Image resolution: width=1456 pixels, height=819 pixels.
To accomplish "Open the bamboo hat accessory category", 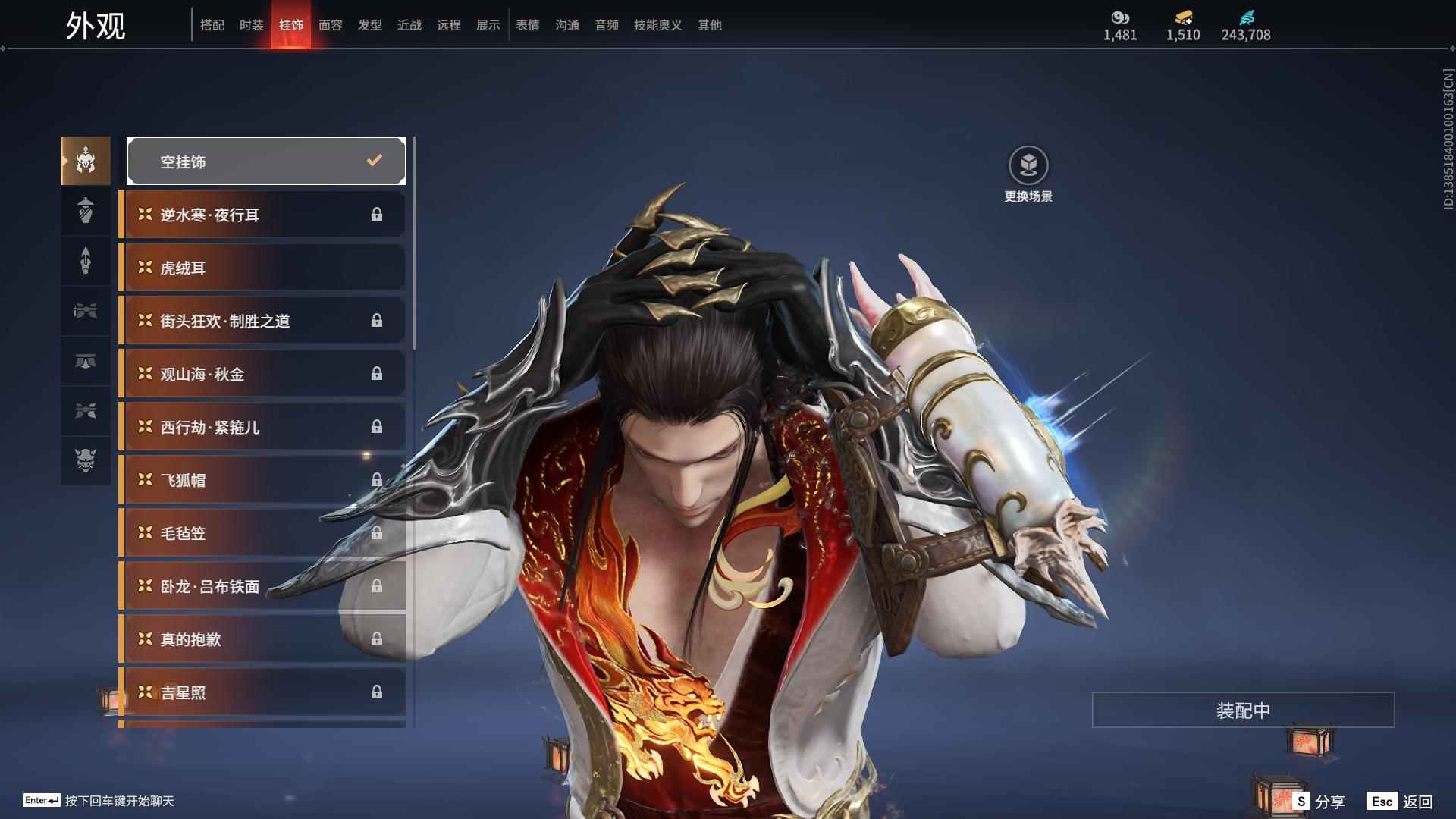I will coord(86,210).
